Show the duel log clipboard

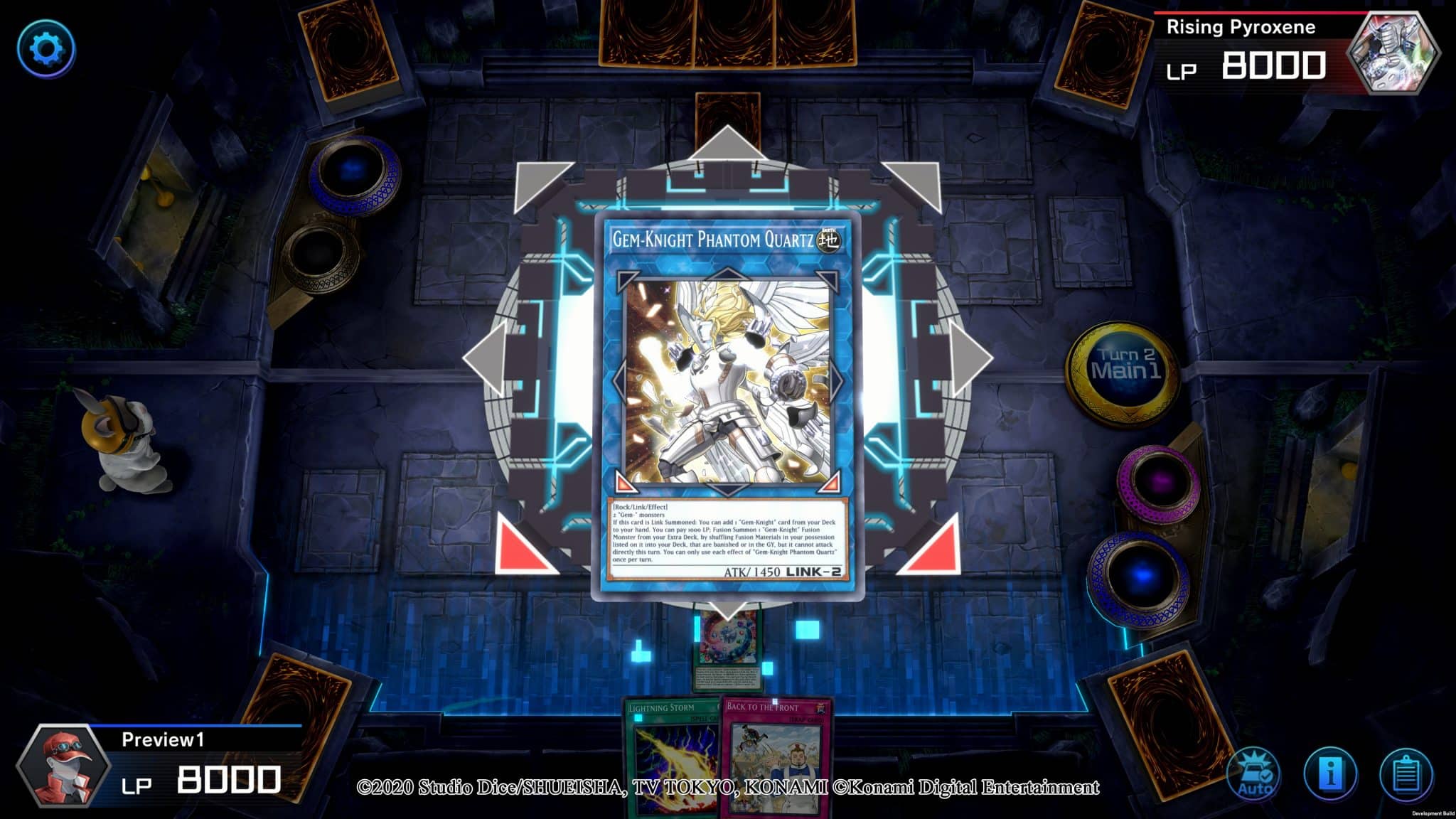tap(1406, 775)
